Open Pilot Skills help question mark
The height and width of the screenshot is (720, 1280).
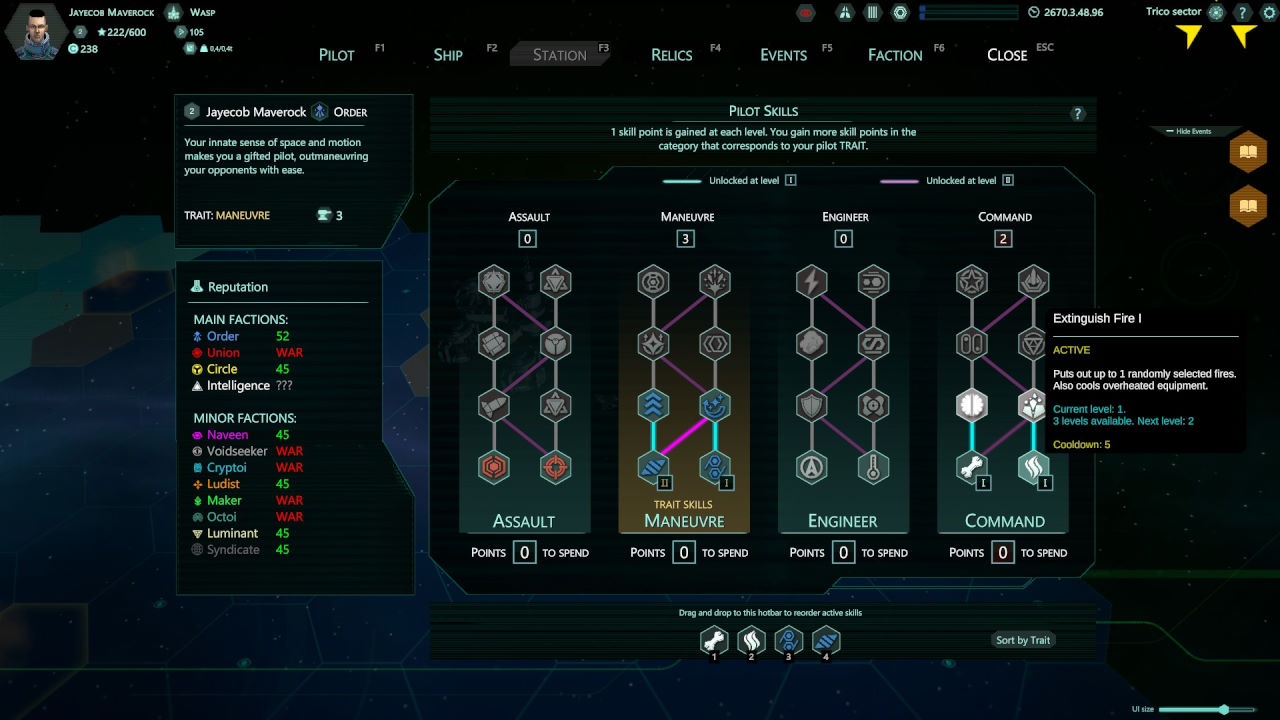[x=1078, y=114]
